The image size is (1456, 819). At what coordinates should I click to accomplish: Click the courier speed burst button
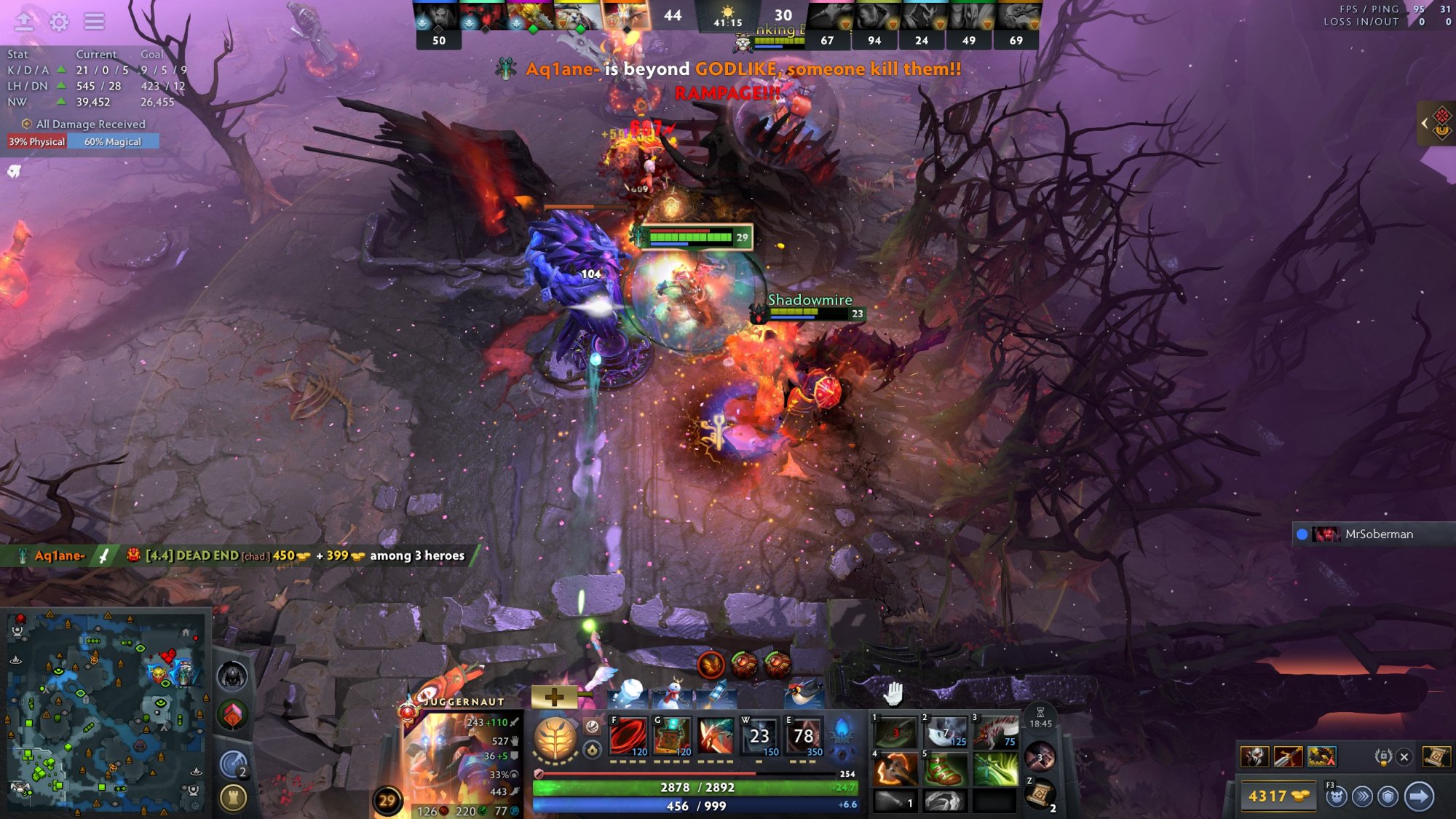click(1362, 796)
